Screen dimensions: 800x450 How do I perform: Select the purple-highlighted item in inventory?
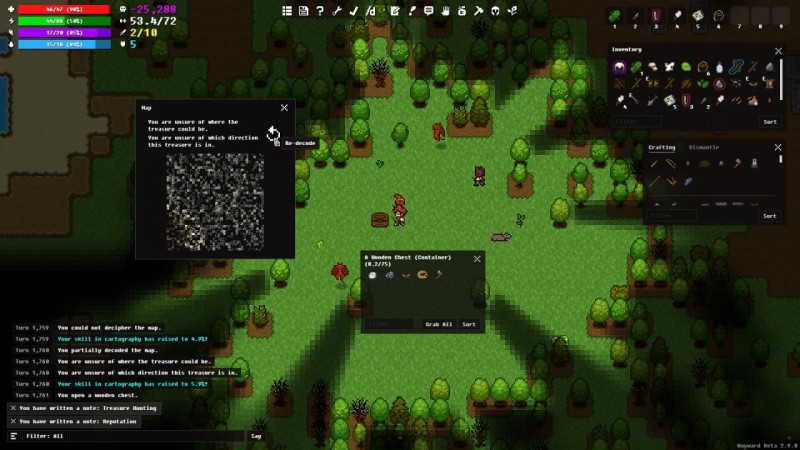(x=620, y=68)
